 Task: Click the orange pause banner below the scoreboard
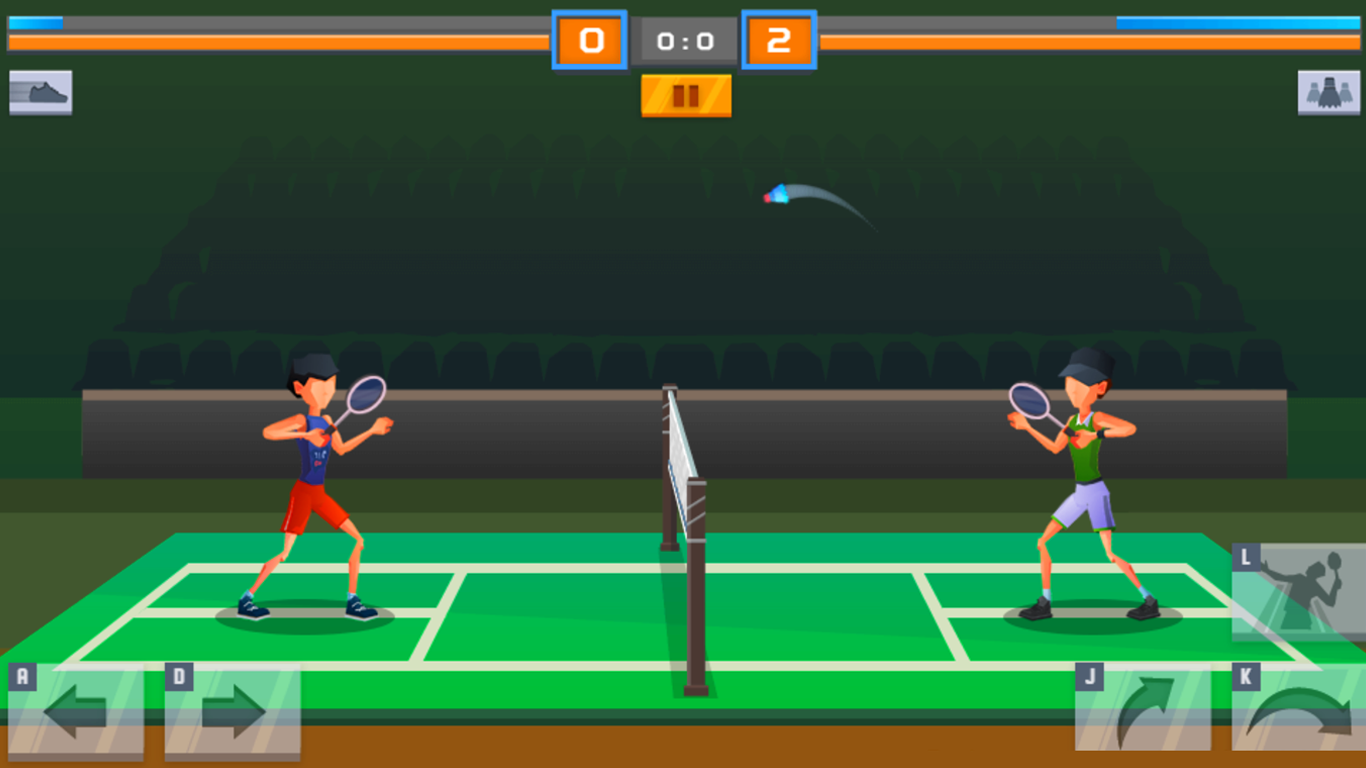click(x=685, y=97)
